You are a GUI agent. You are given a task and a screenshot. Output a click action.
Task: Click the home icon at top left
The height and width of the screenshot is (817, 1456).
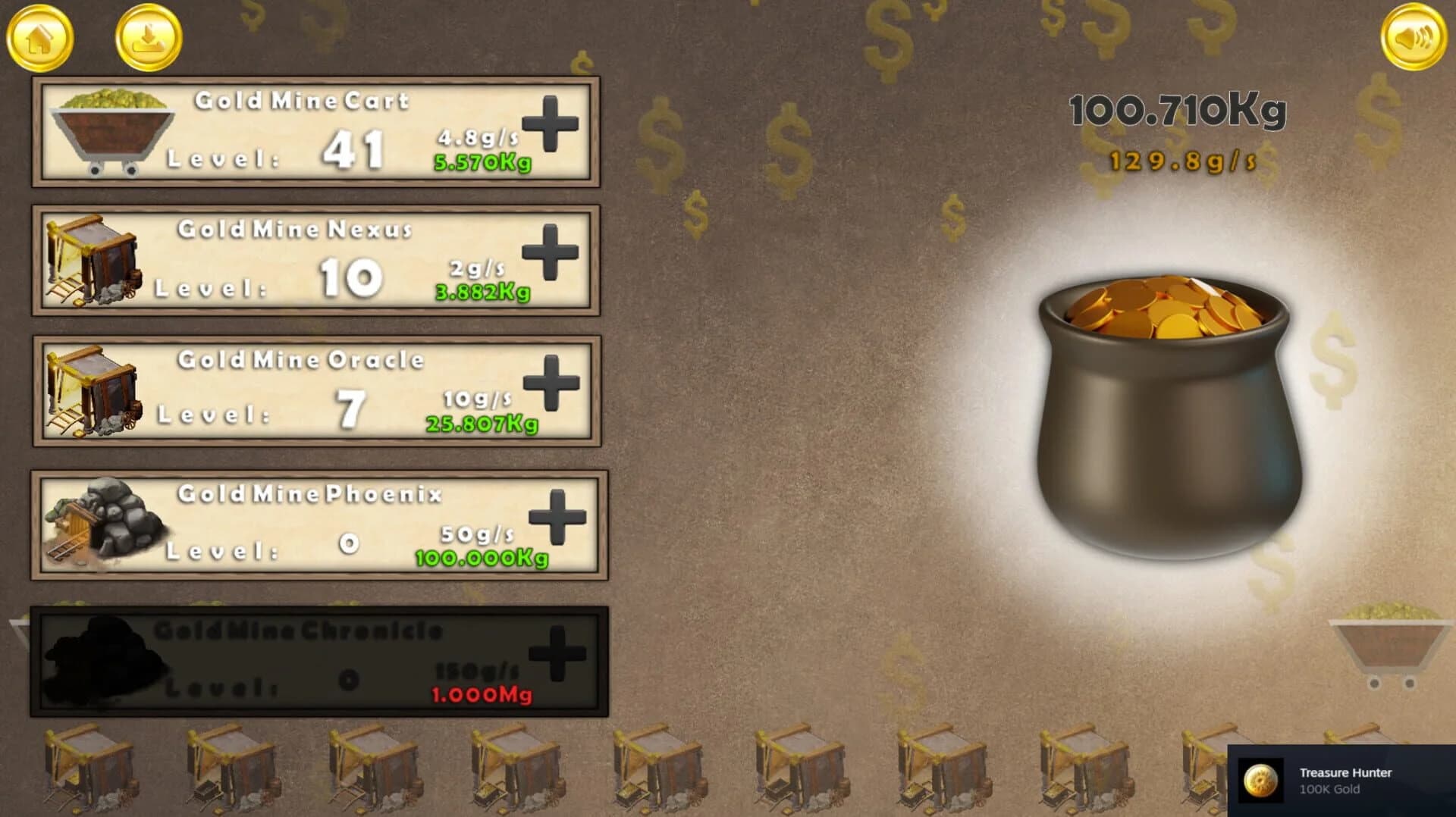click(x=42, y=38)
